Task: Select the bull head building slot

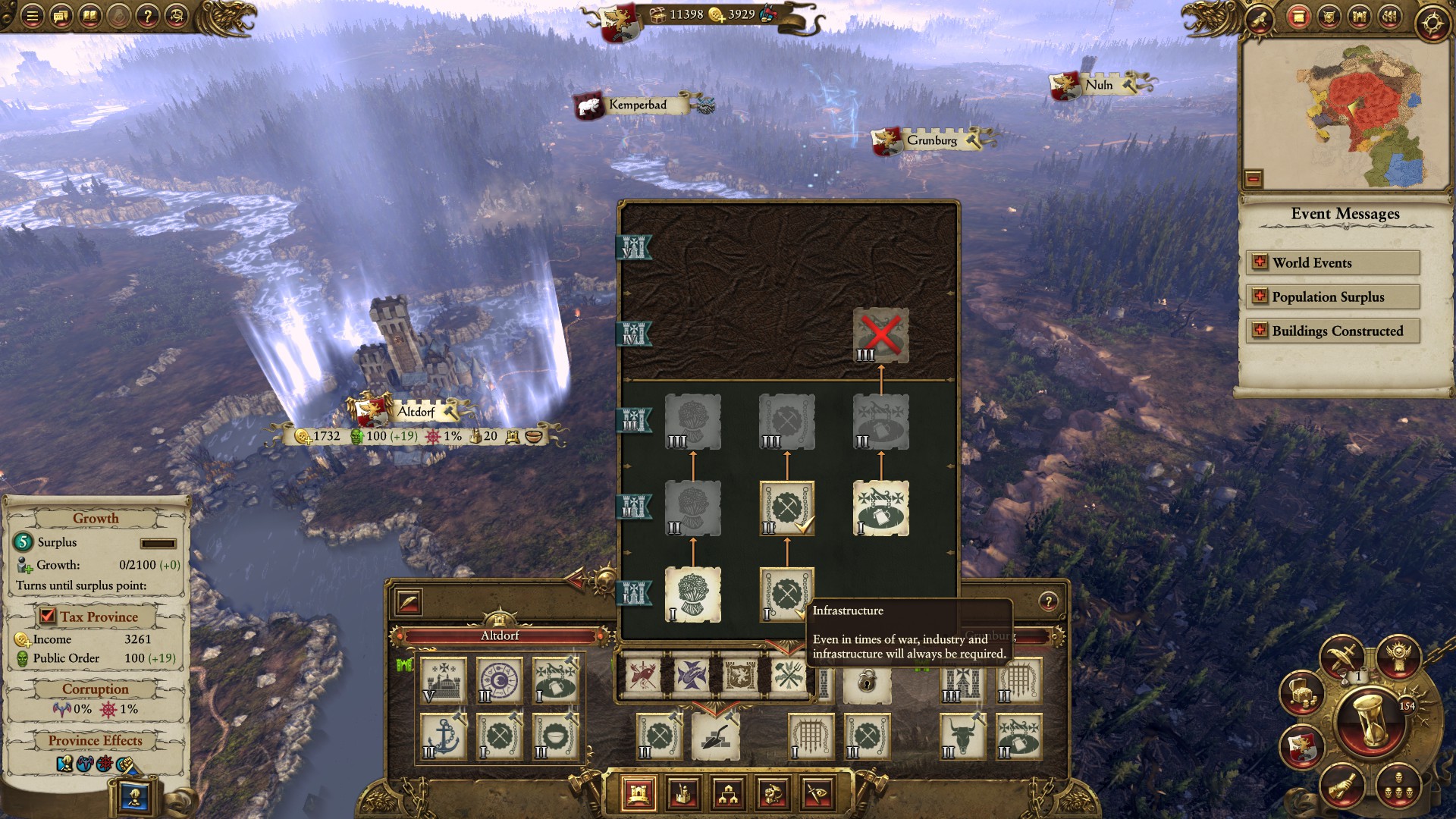Action: point(962,736)
